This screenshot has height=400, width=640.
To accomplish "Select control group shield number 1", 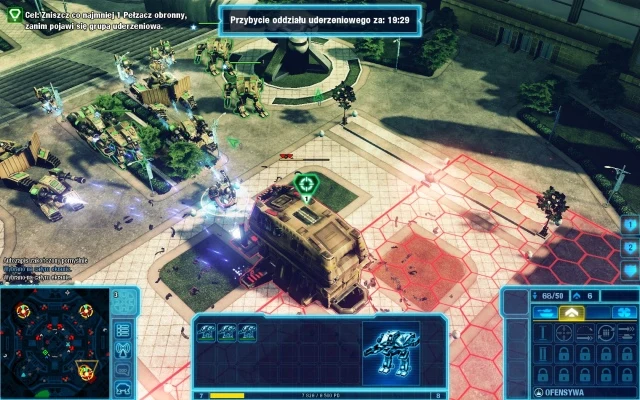I will [x=629, y=224].
